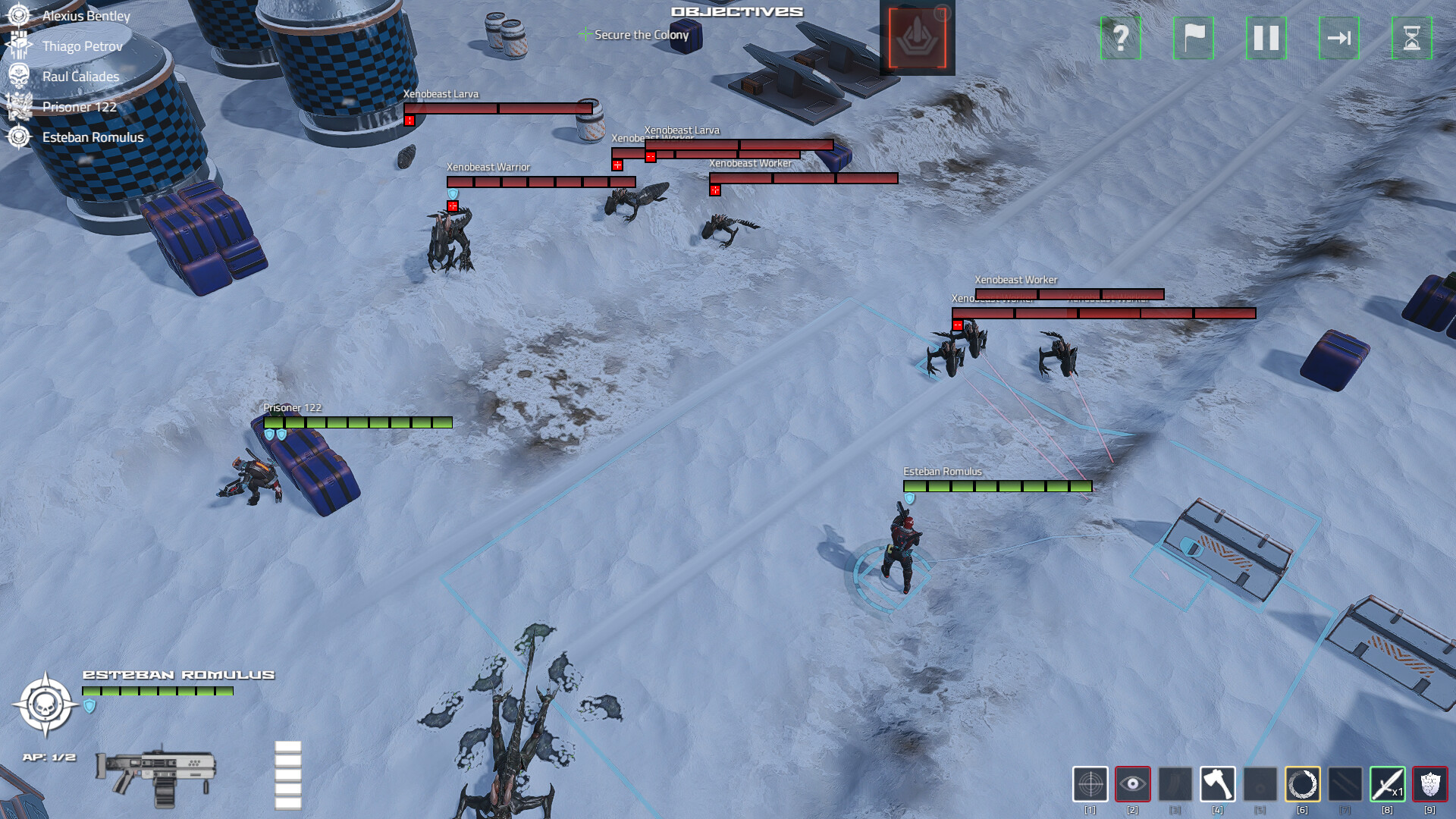Click Prisoner 122's green health bar
The width and height of the screenshot is (1456, 819).
coord(356,422)
